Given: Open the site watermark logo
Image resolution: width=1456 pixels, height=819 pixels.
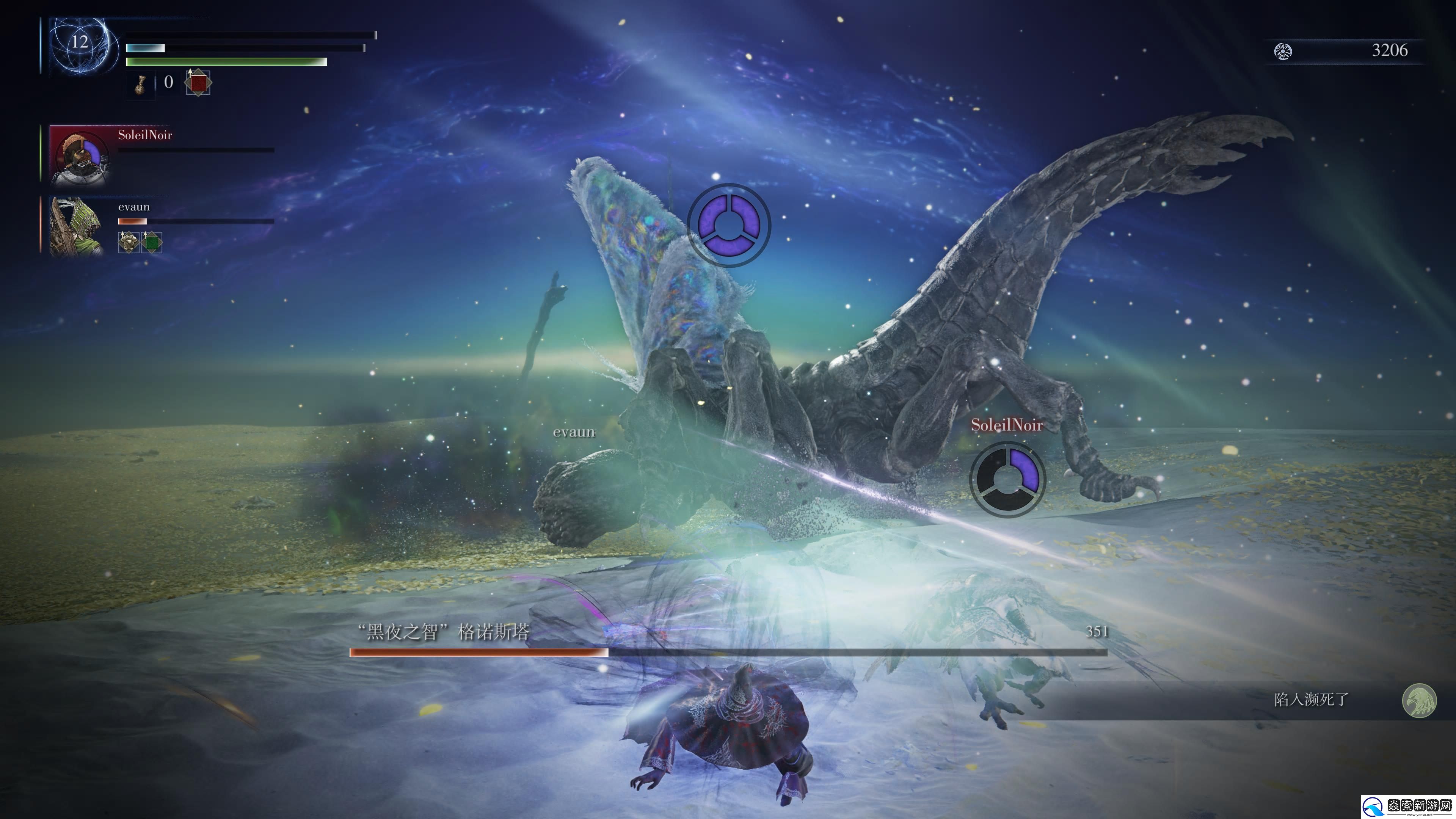Looking at the screenshot, I should 1407,805.
